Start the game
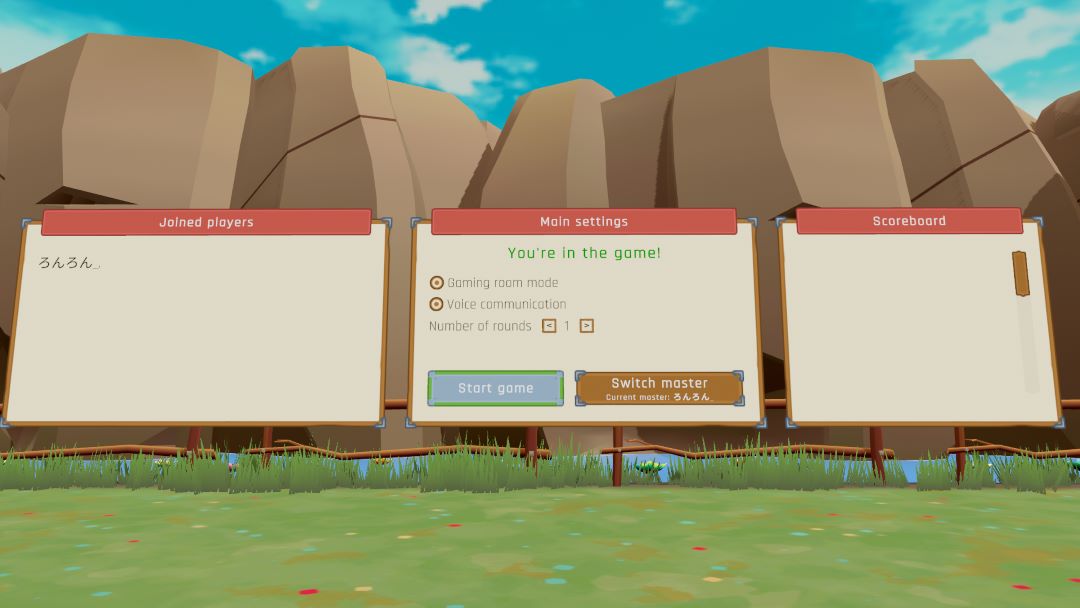 coord(496,388)
